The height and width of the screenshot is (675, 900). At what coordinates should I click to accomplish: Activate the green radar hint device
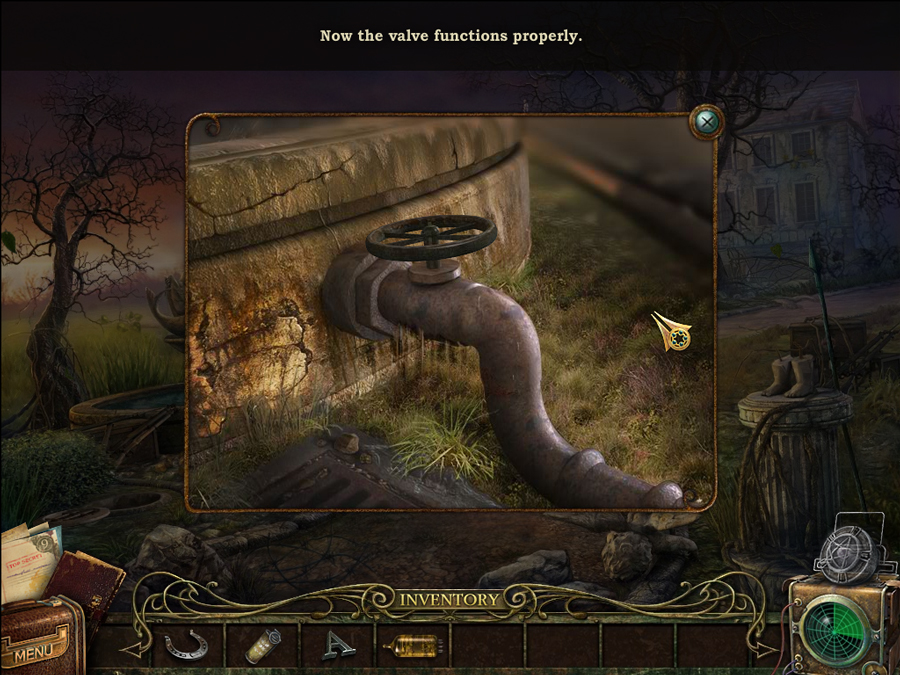837,630
